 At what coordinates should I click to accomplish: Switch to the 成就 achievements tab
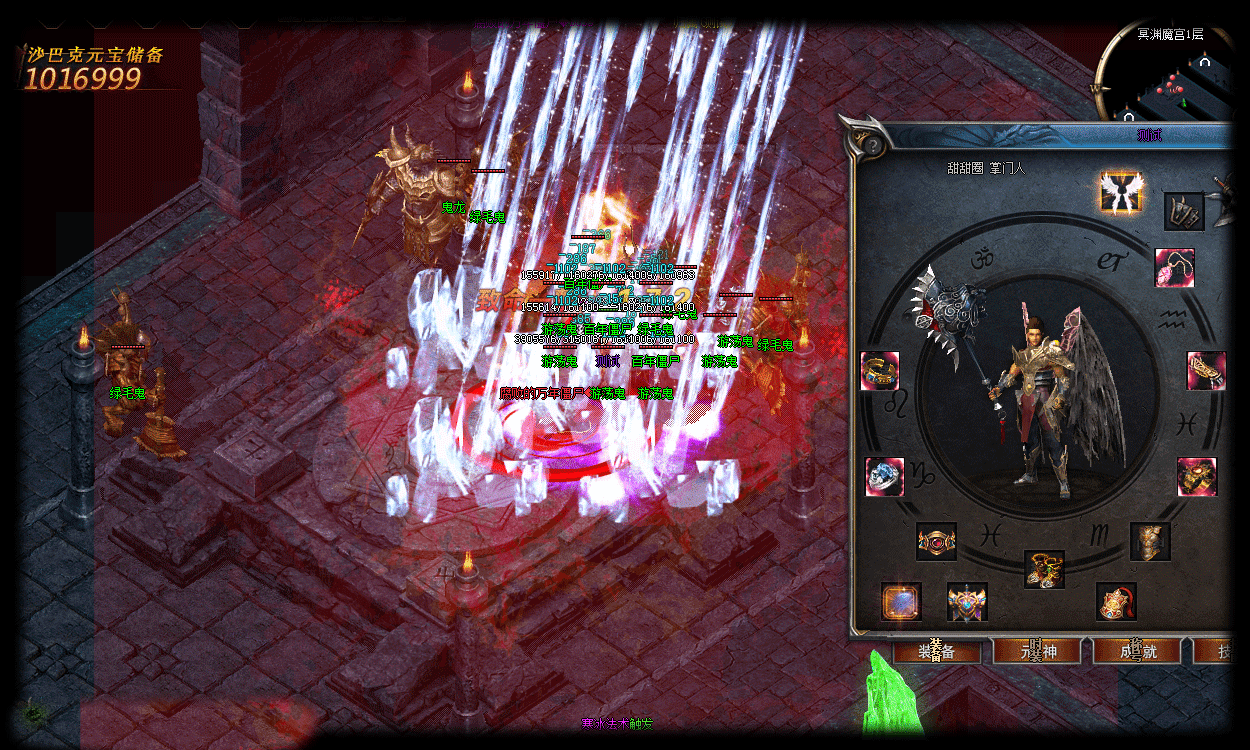(x=1137, y=651)
